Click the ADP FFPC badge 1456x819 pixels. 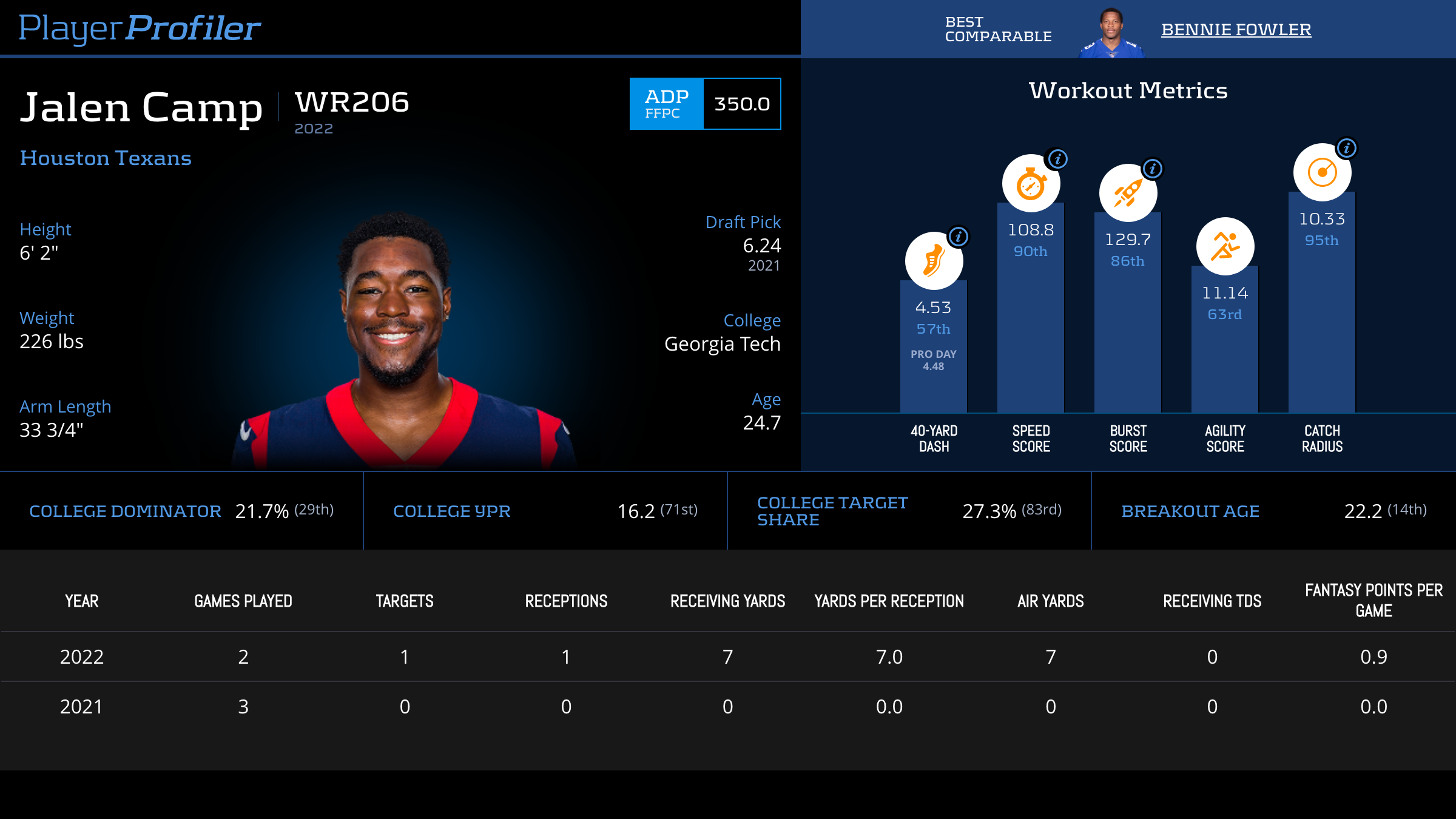[666, 104]
